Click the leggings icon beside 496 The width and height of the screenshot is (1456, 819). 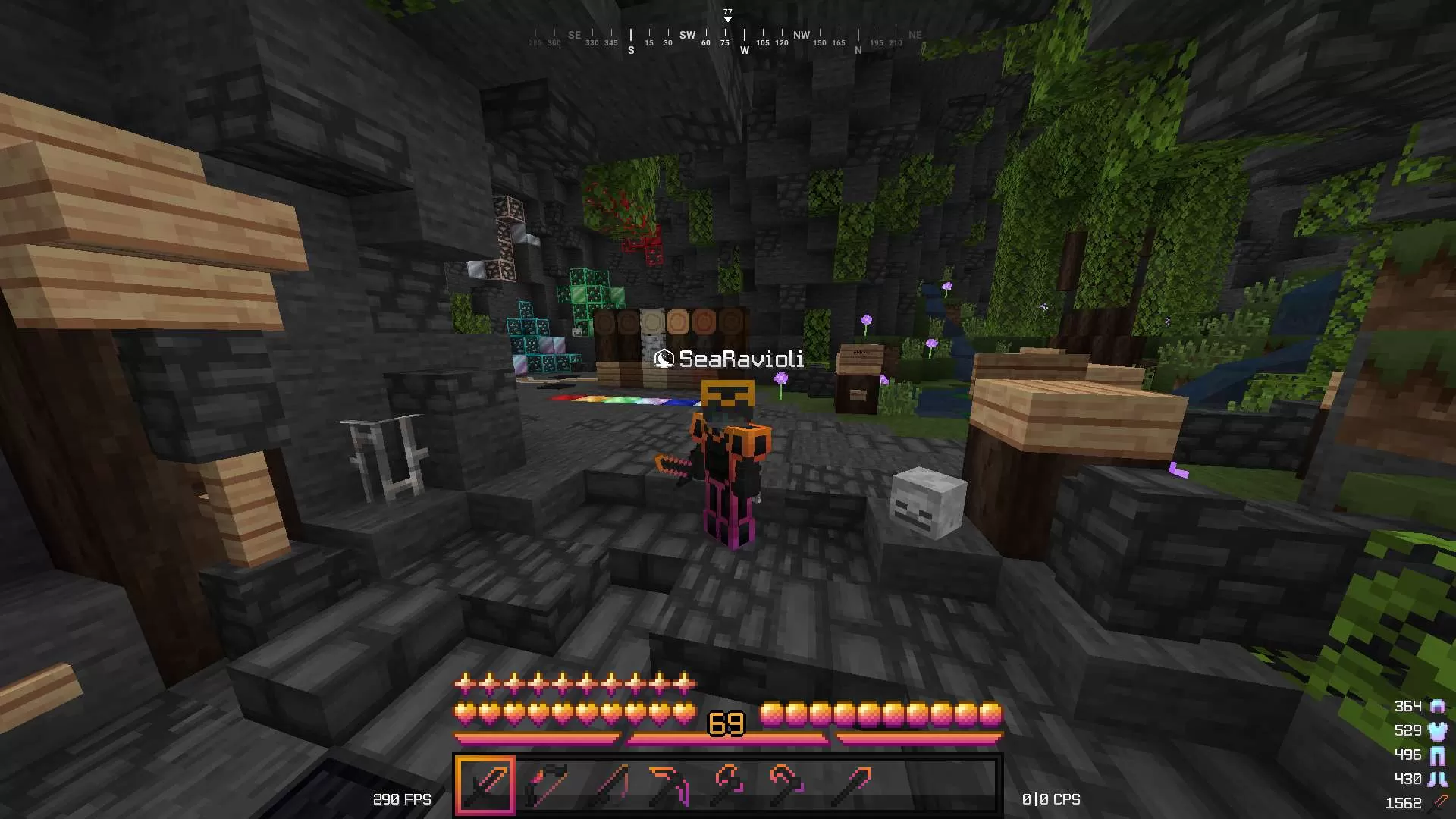click(x=1438, y=756)
